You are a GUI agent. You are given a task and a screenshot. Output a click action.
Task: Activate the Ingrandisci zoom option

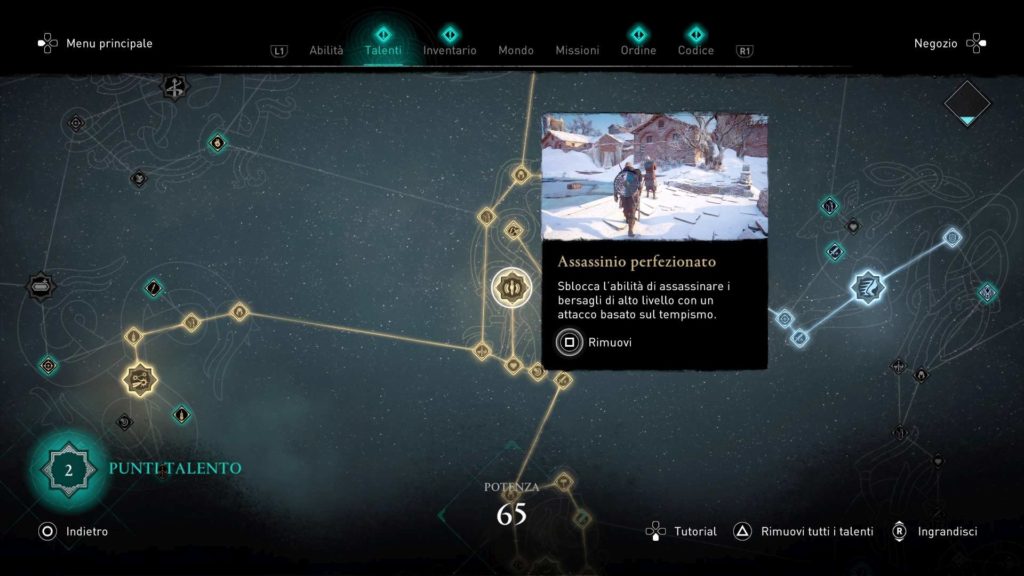pyautogui.click(x=934, y=532)
